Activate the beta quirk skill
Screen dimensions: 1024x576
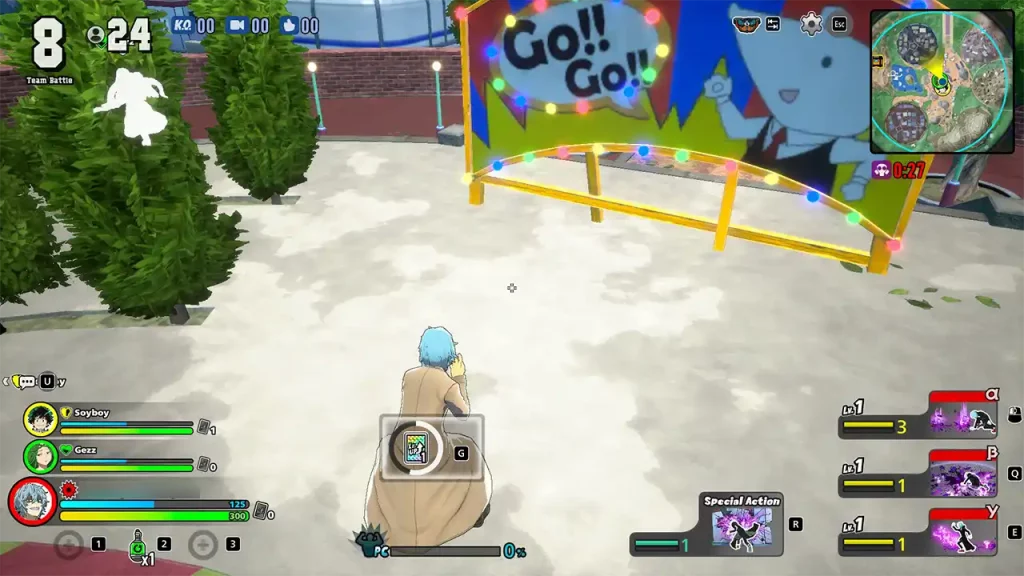(962, 473)
